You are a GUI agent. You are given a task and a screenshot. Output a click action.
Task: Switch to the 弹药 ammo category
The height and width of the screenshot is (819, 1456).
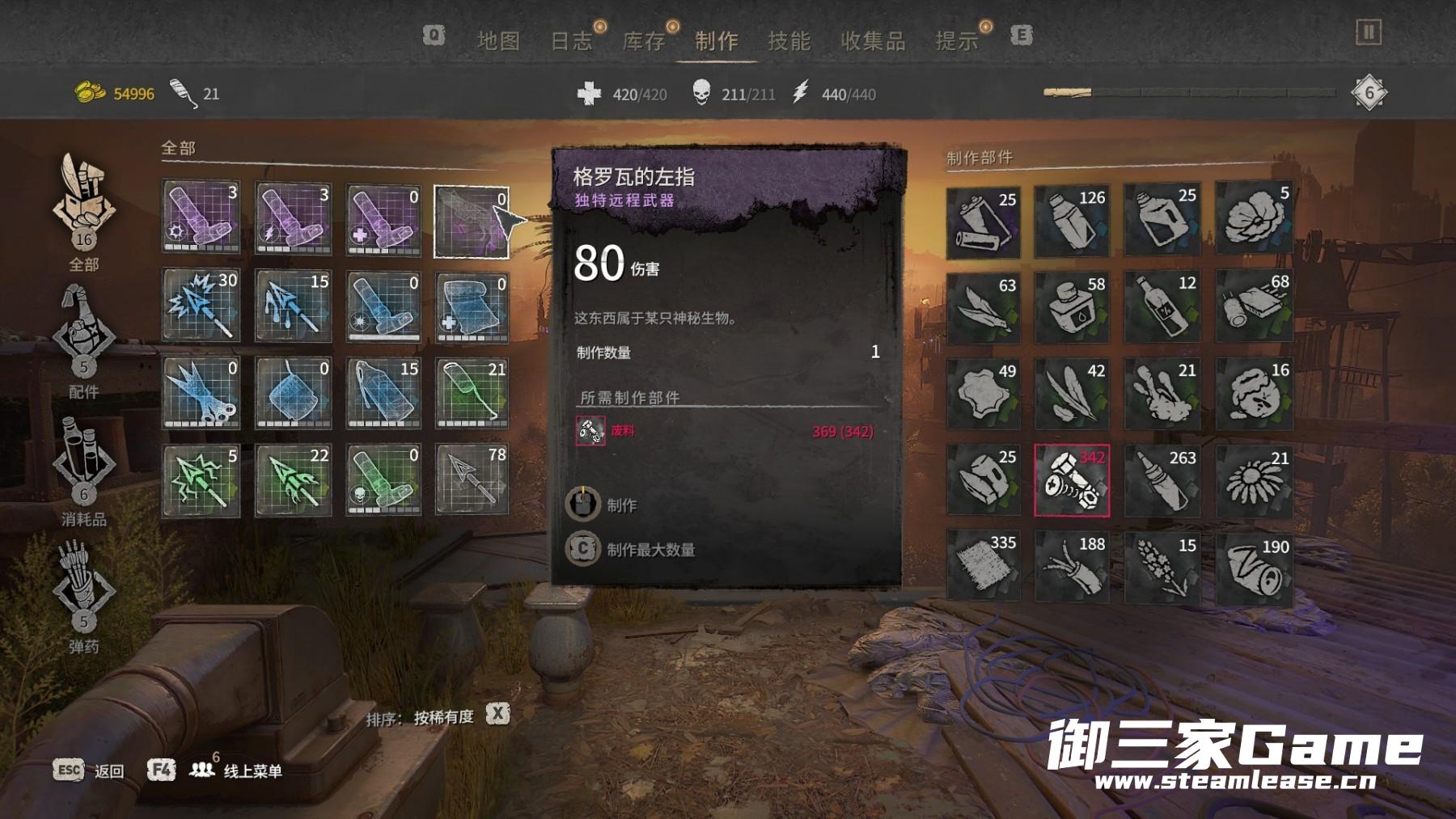(x=84, y=594)
